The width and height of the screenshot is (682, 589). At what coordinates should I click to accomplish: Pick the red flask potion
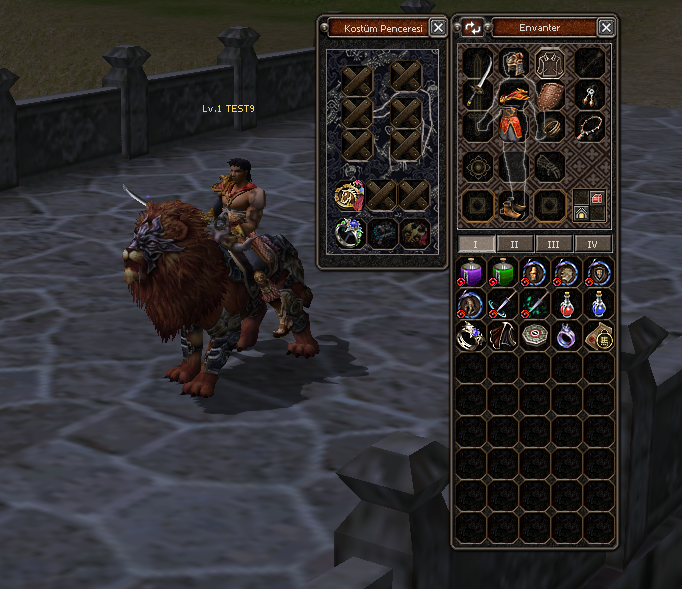(567, 303)
